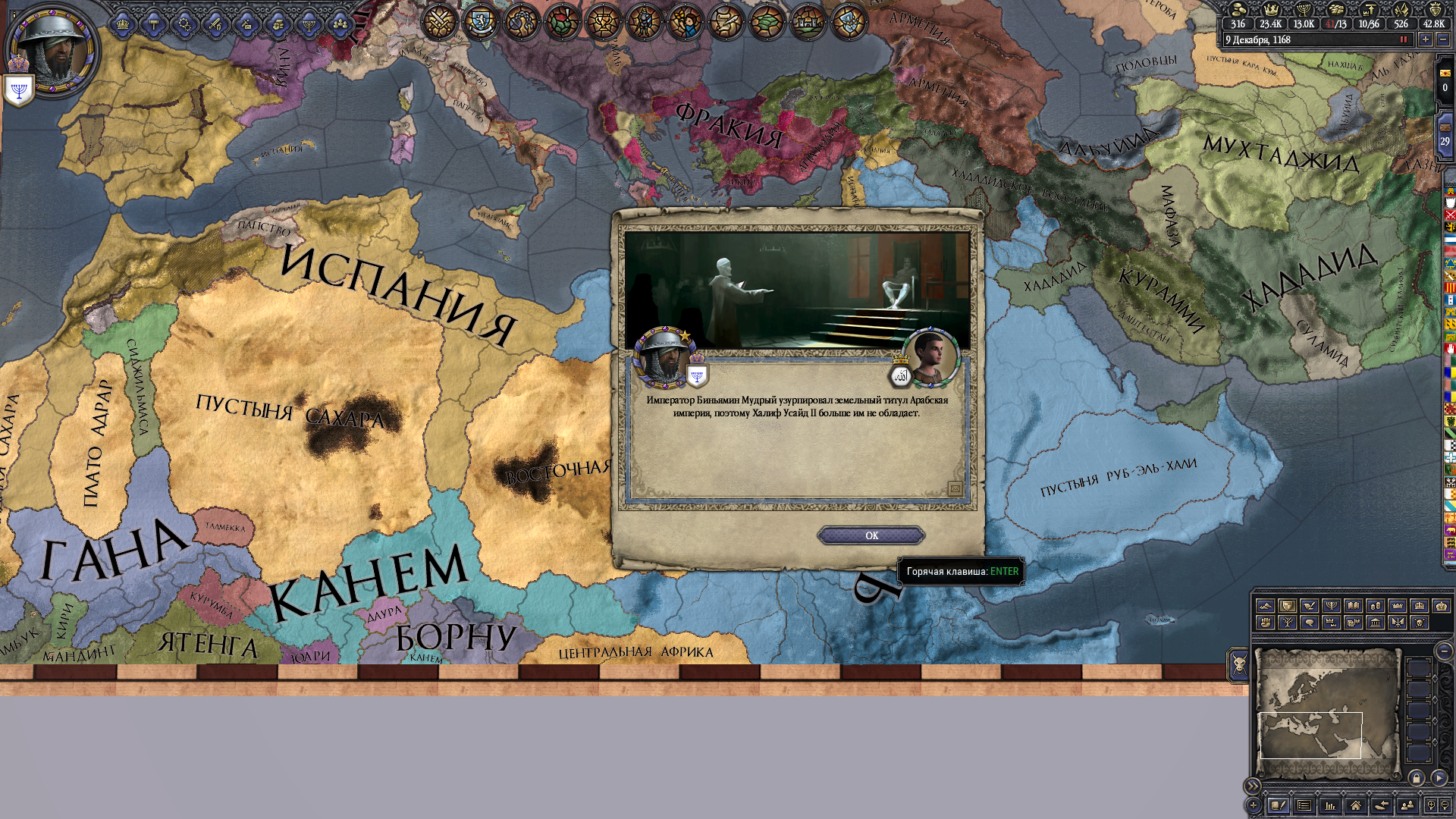Open the caliph Usaid II portrait
Screen dimensions: 1456x819
point(933,356)
